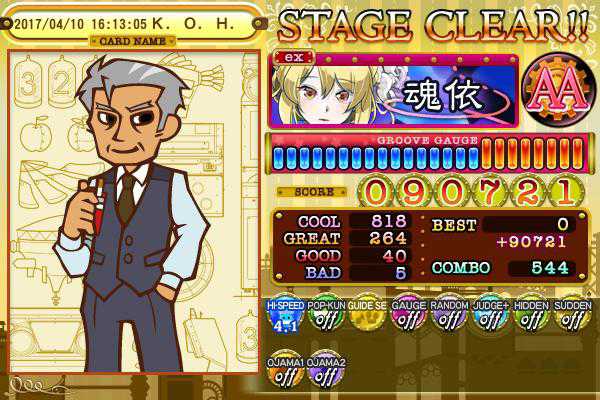Screen dimensions: 600x400
Task: Toggle the OJAMA1 option
Action: [284, 371]
